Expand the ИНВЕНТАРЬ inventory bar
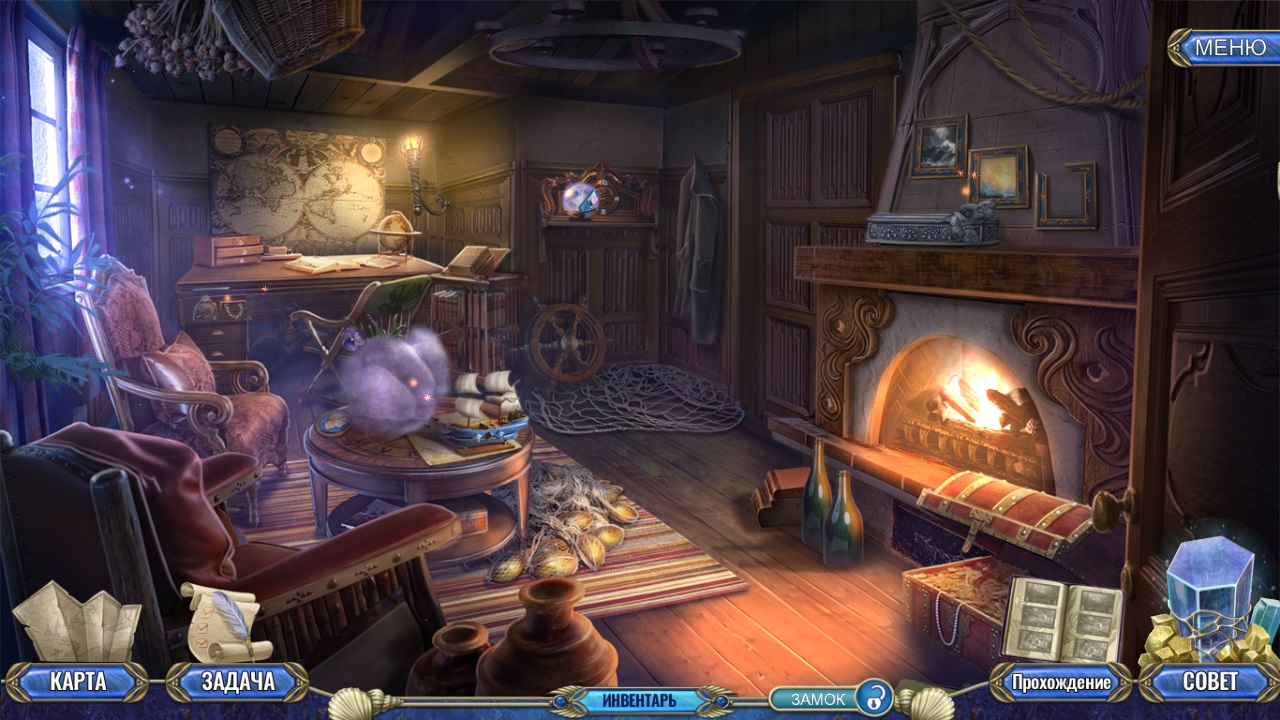Viewport: 1280px width, 720px height. [x=639, y=700]
